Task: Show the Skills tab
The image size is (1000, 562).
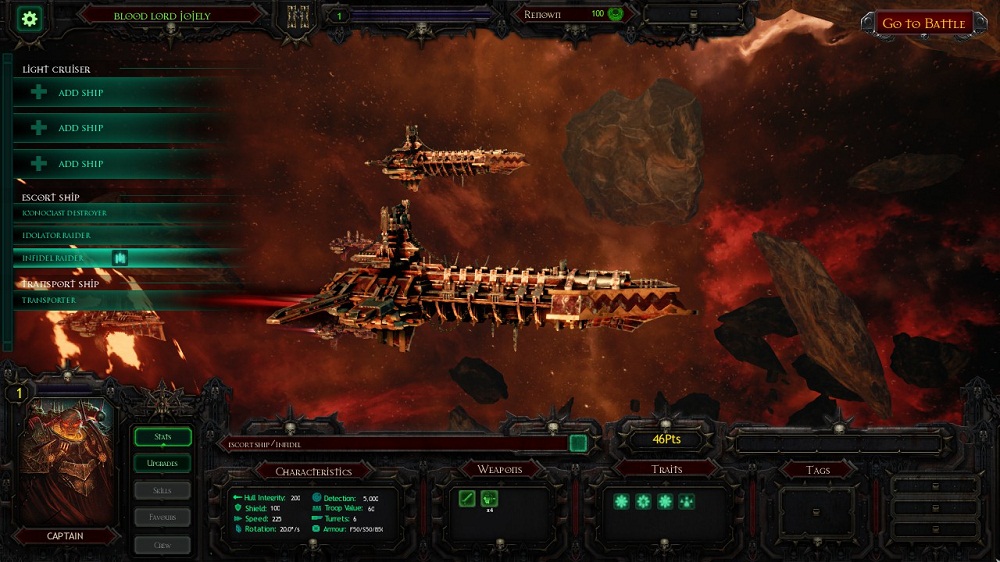Action: [162, 491]
